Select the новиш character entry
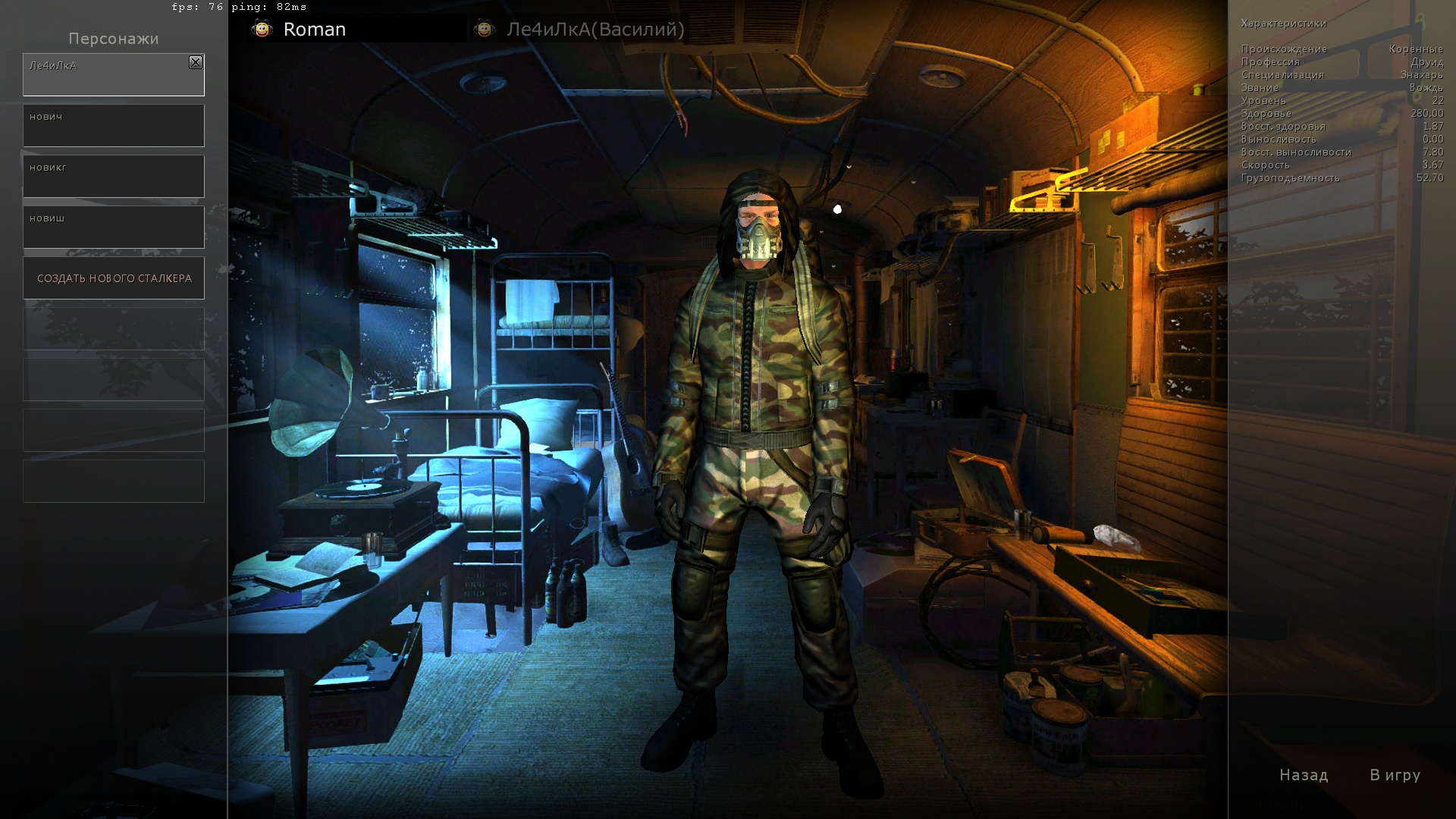Screen dimensions: 1456x819 click(114, 227)
